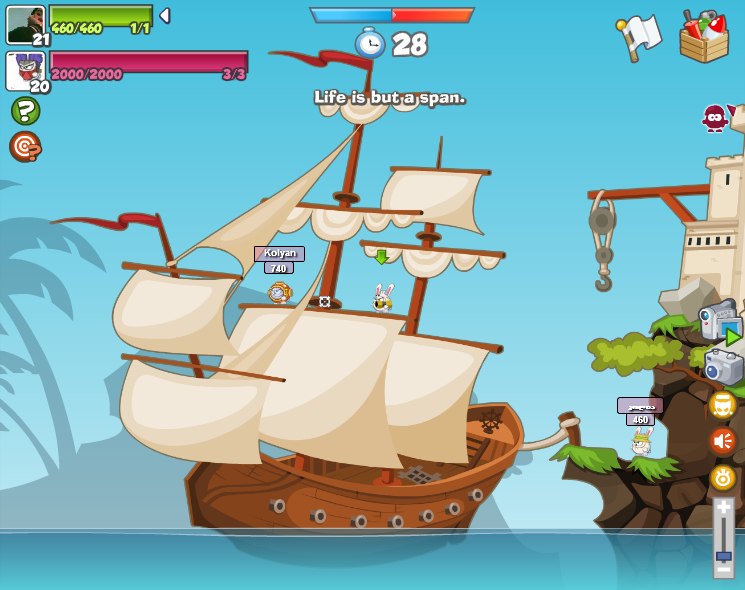This screenshot has width=745, height=590.
Task: Open the weapons crate
Action: click(704, 37)
